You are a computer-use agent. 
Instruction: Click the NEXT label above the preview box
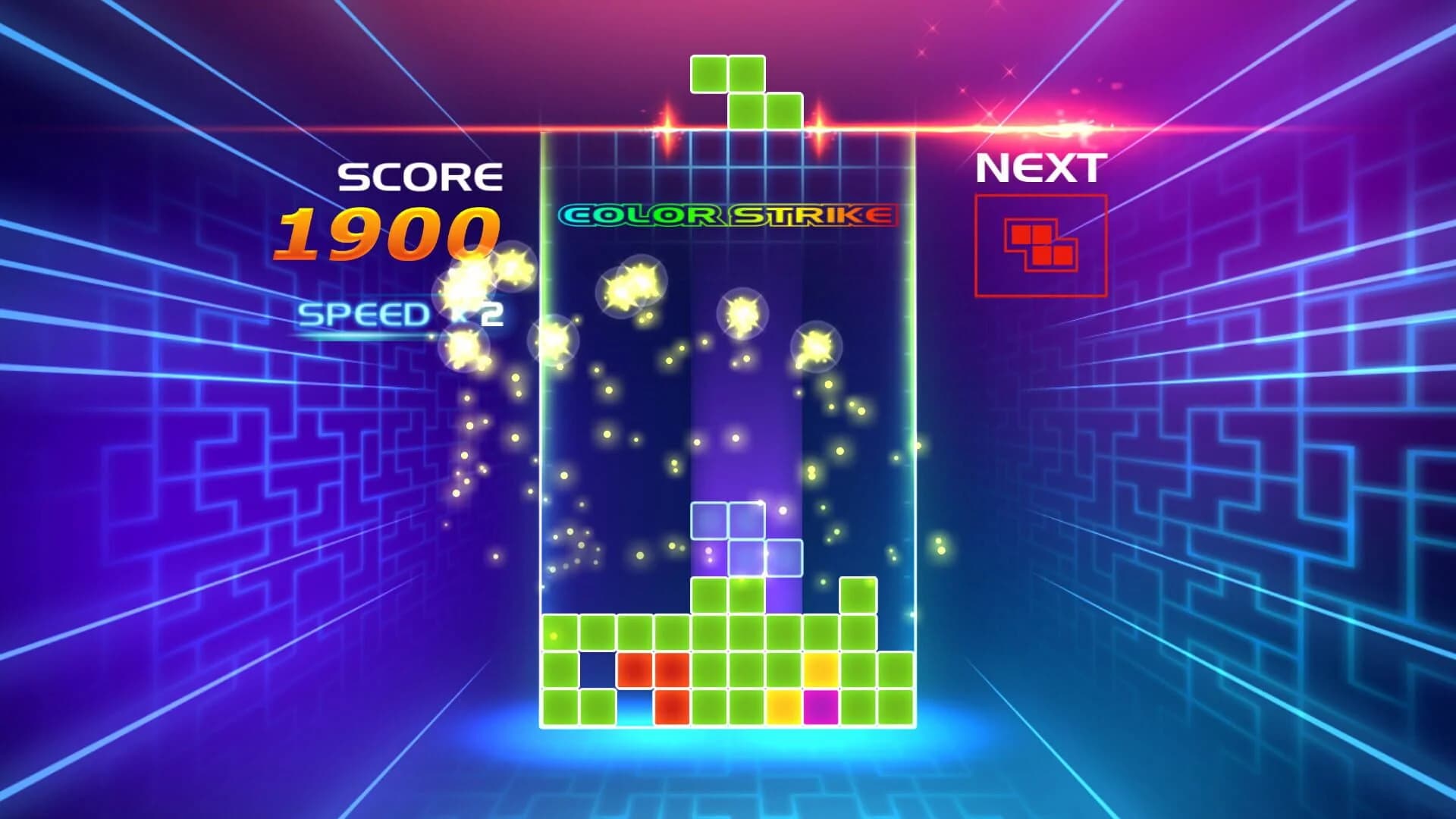(x=1040, y=167)
